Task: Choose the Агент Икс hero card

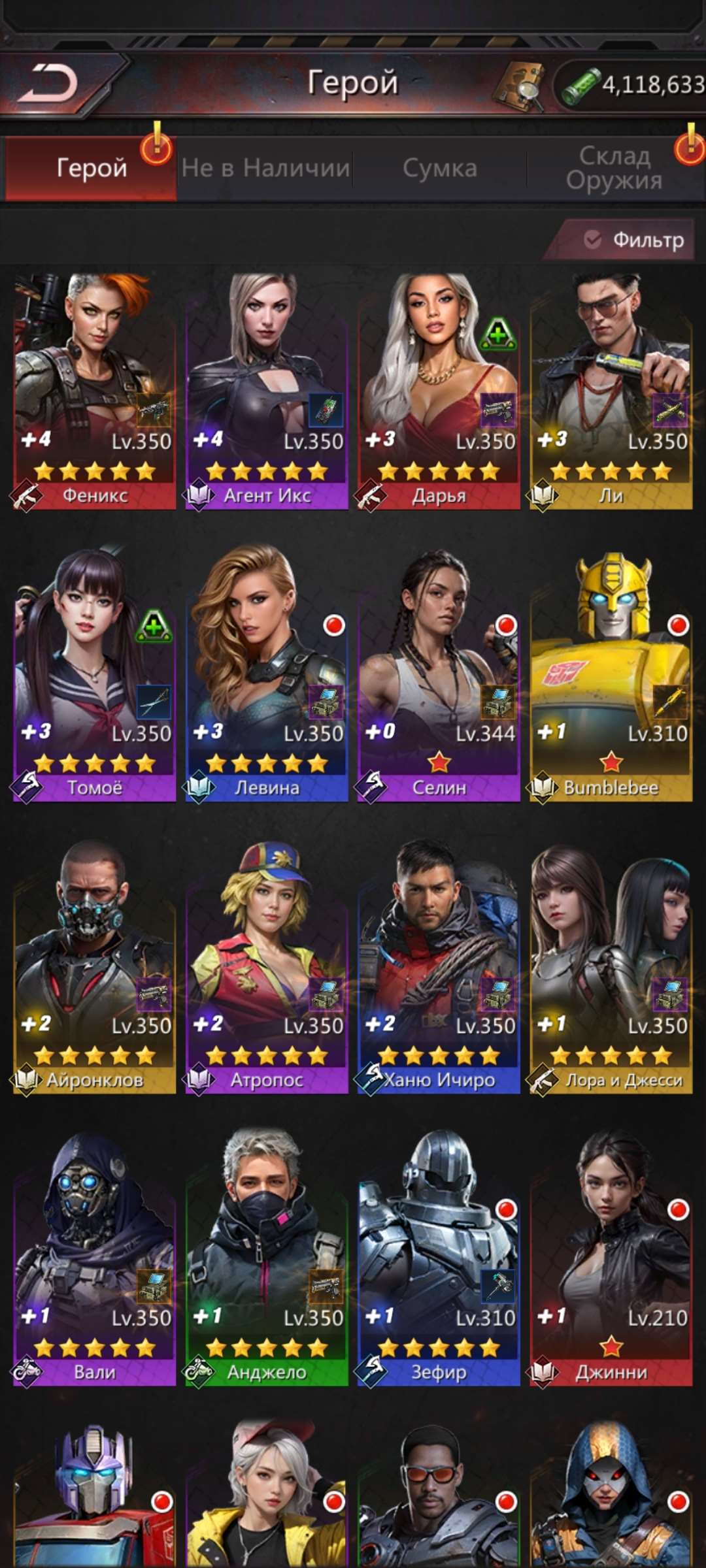Action: (x=267, y=391)
